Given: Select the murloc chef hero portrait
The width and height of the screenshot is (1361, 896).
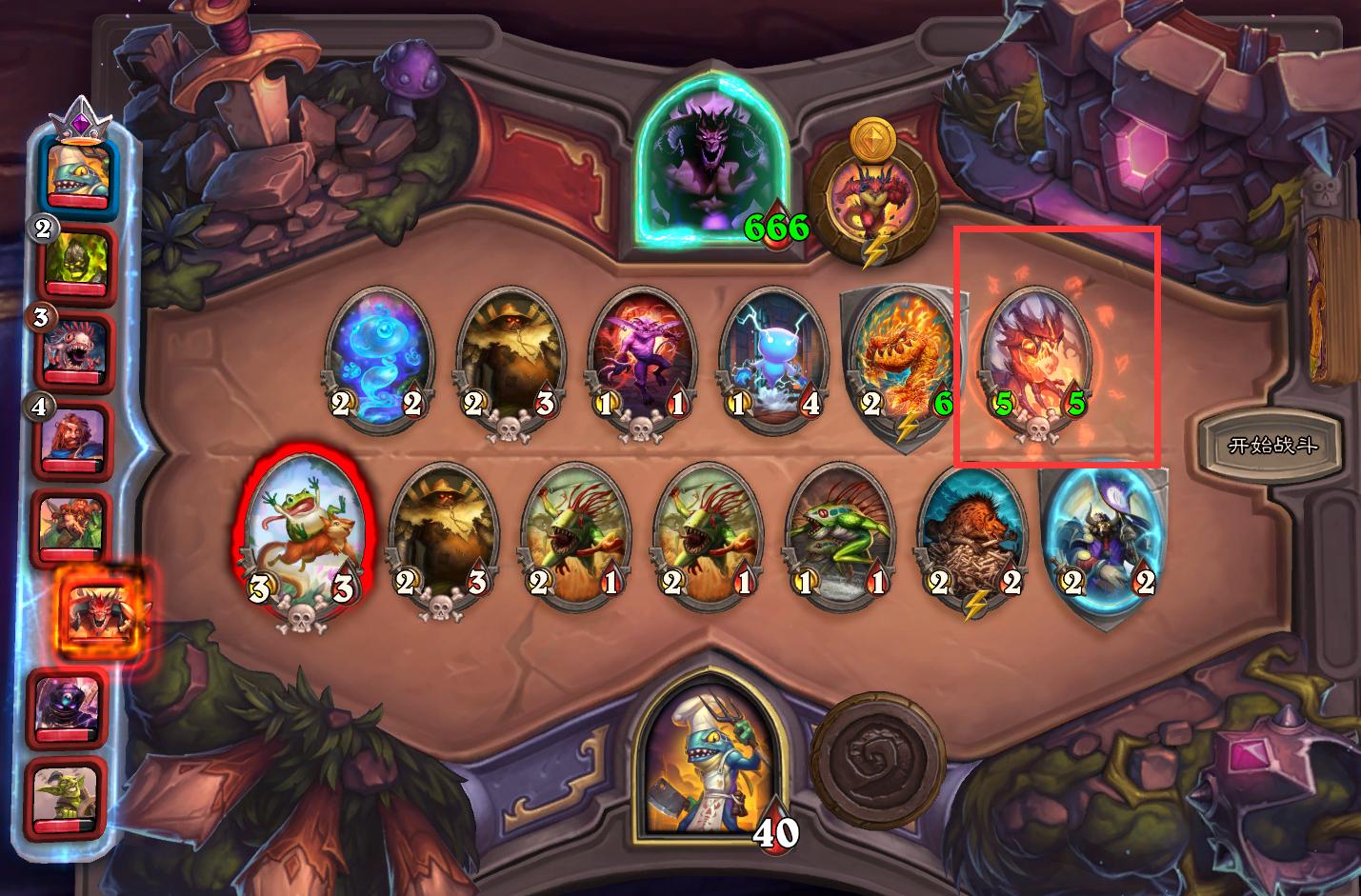Looking at the screenshot, I should 710,759.
